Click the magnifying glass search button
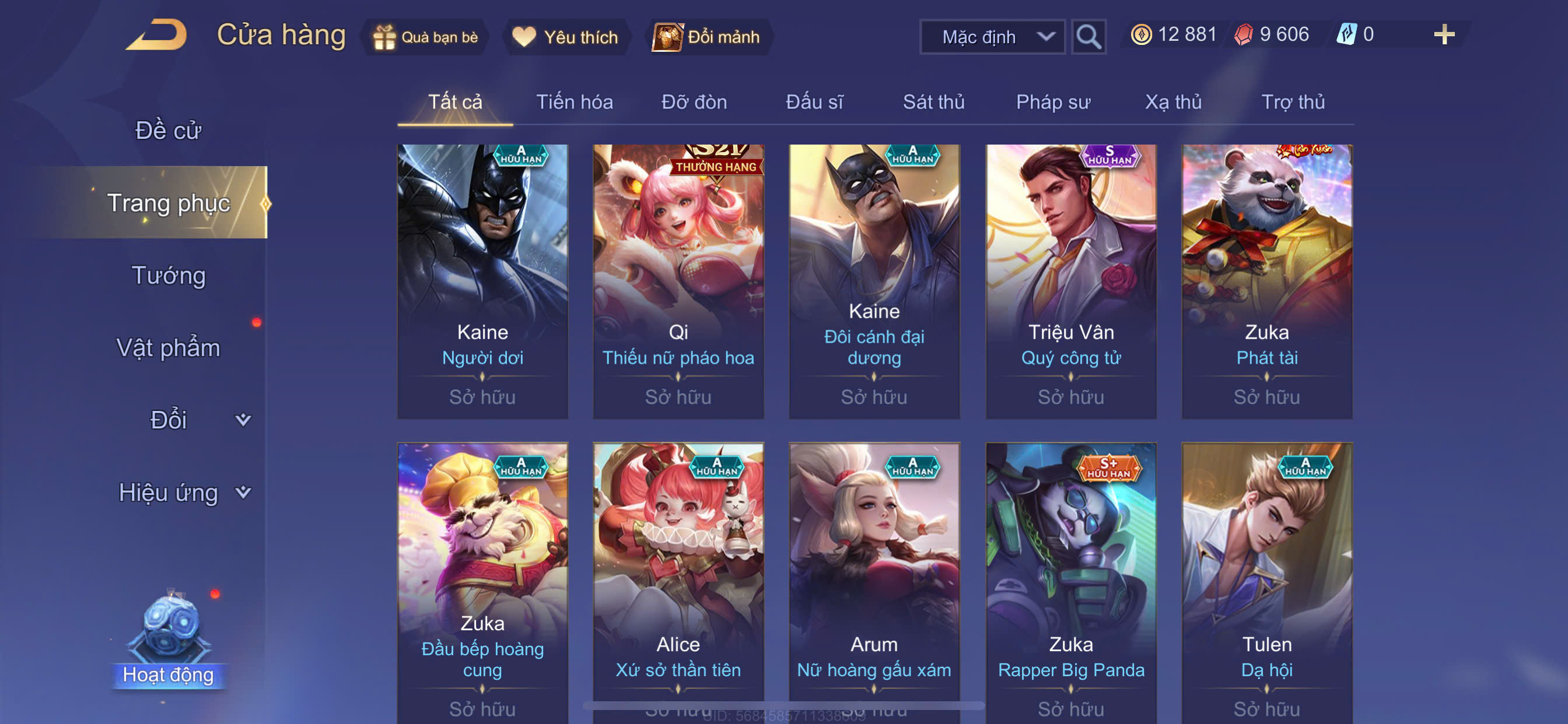 1088,37
